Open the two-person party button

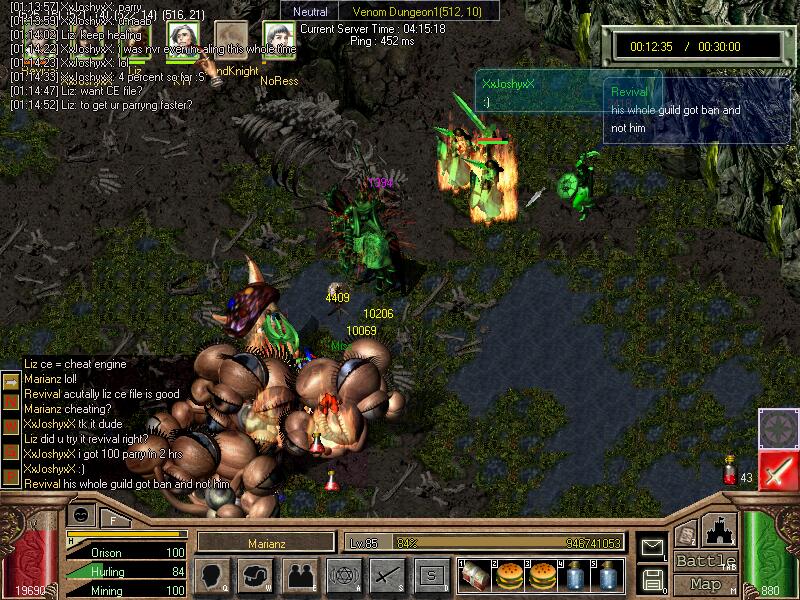click(301, 575)
